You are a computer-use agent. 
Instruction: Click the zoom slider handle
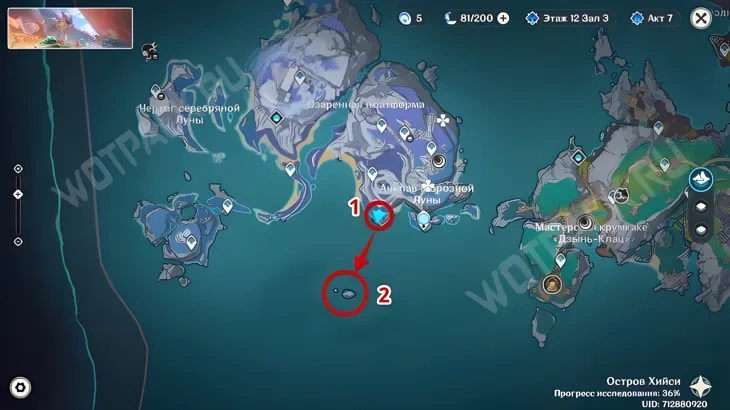pyautogui.click(x=18, y=193)
